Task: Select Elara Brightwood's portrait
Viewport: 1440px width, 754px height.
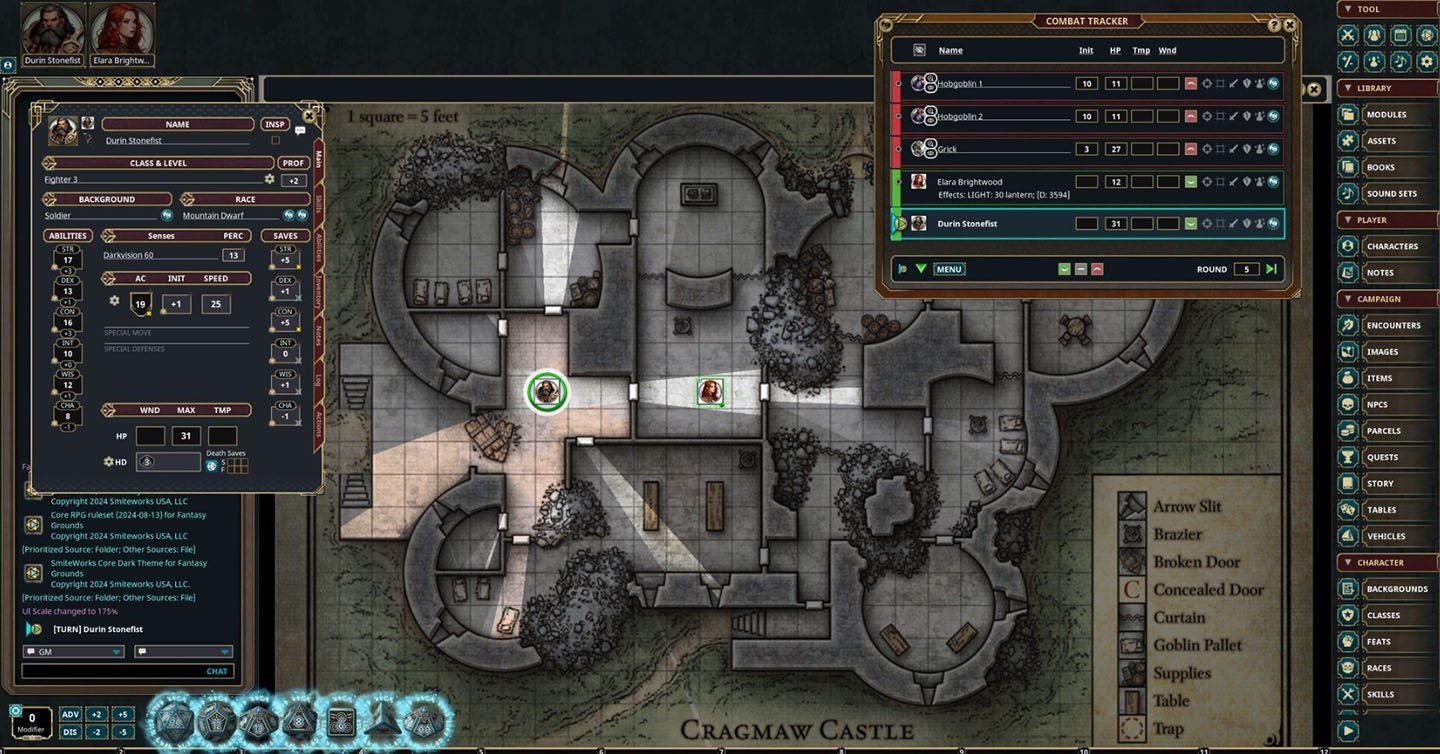Action: pyautogui.click(x=122, y=31)
